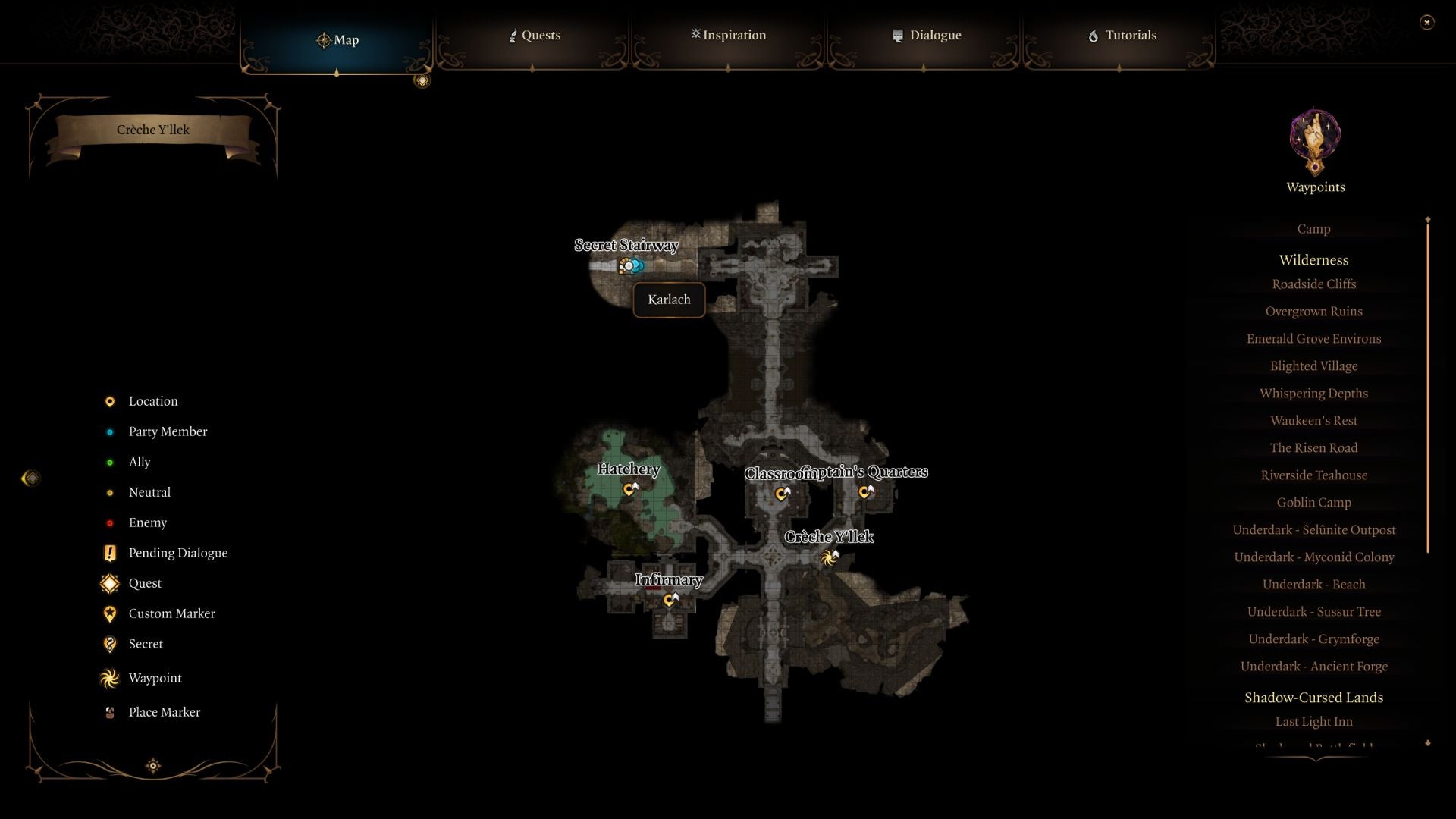The width and height of the screenshot is (1456, 819).
Task: Click the Infirmary quest marker
Action: (669, 600)
